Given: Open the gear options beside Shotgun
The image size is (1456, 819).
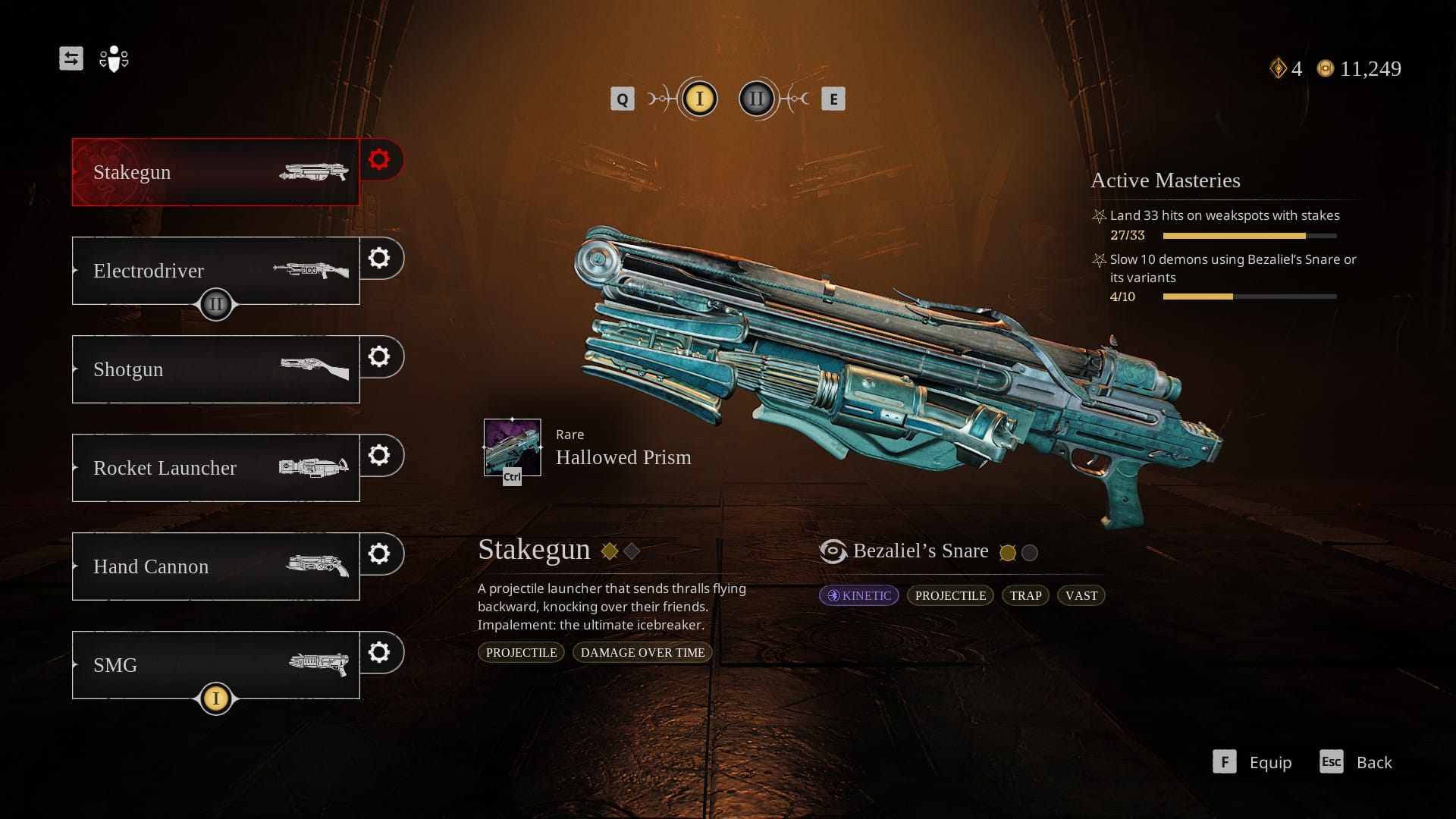Looking at the screenshot, I should (x=379, y=356).
